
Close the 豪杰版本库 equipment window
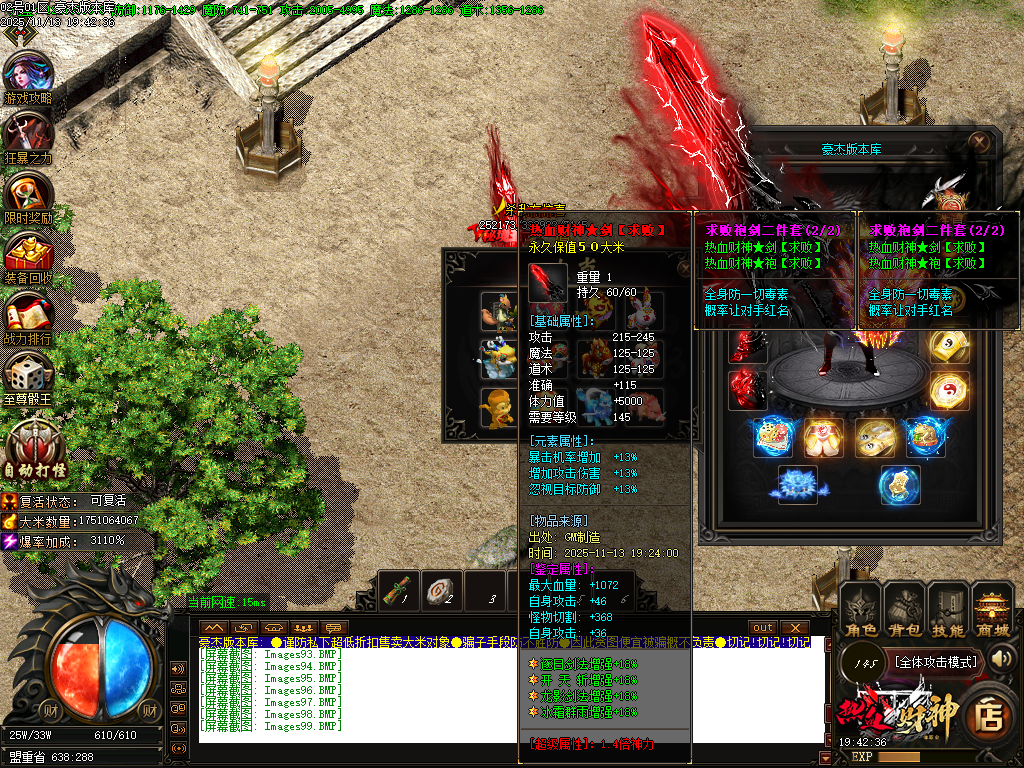point(978,142)
